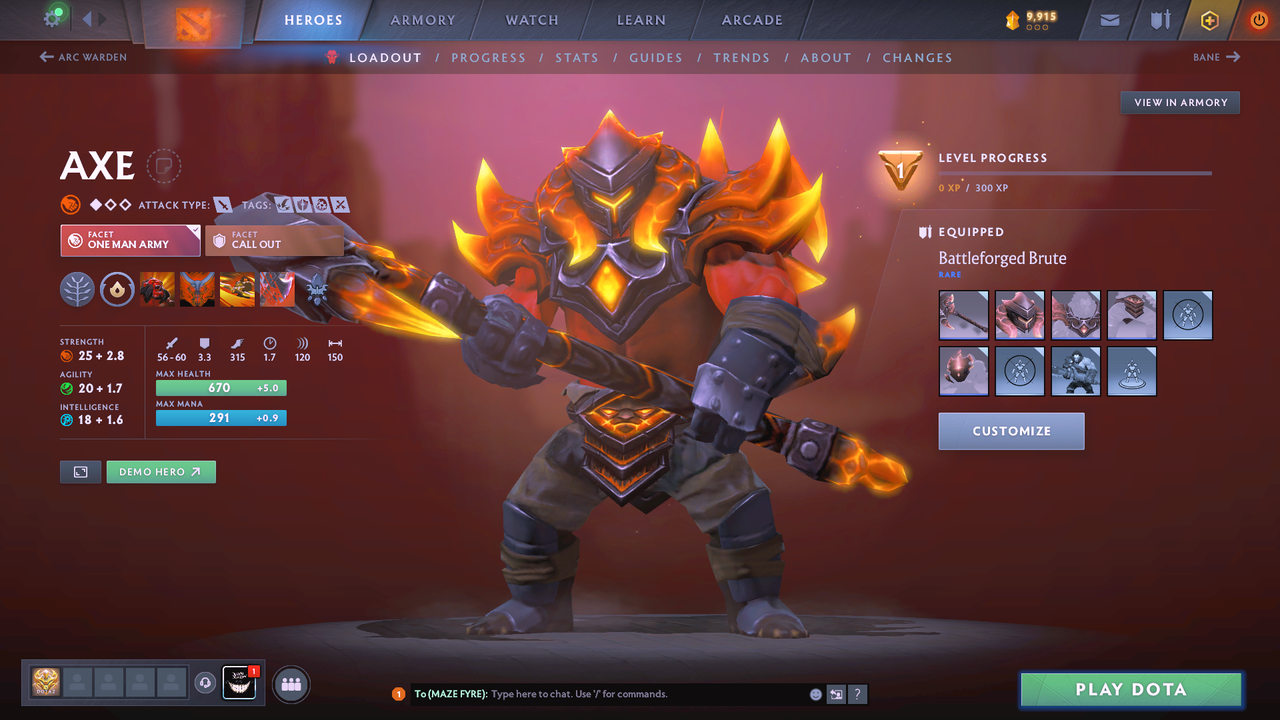This screenshot has width=1280, height=720.
Task: Select Axe's Berserker's Call ability icon
Action: [x=157, y=289]
